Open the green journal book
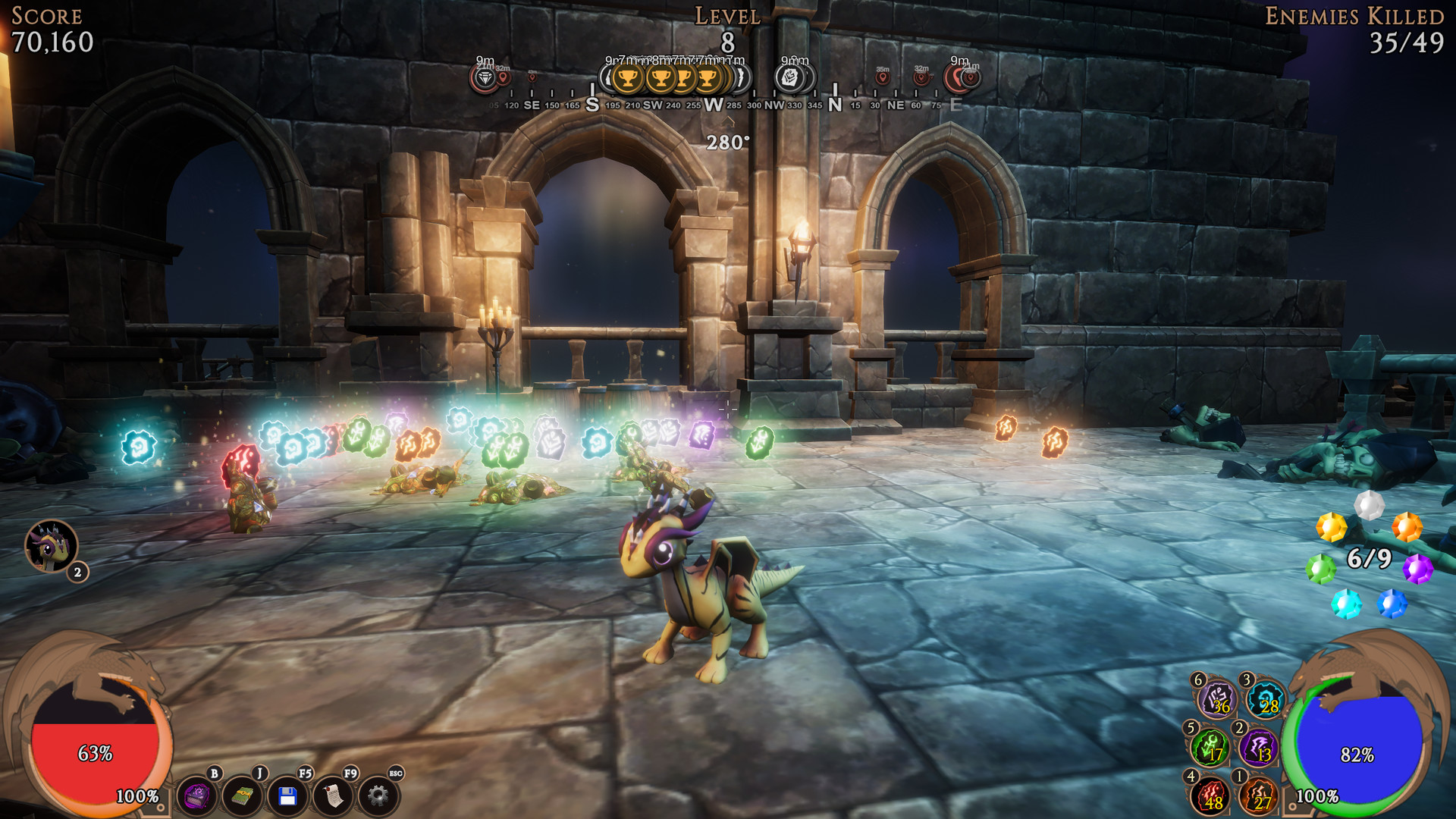This screenshot has height=819, width=1456. click(x=242, y=796)
